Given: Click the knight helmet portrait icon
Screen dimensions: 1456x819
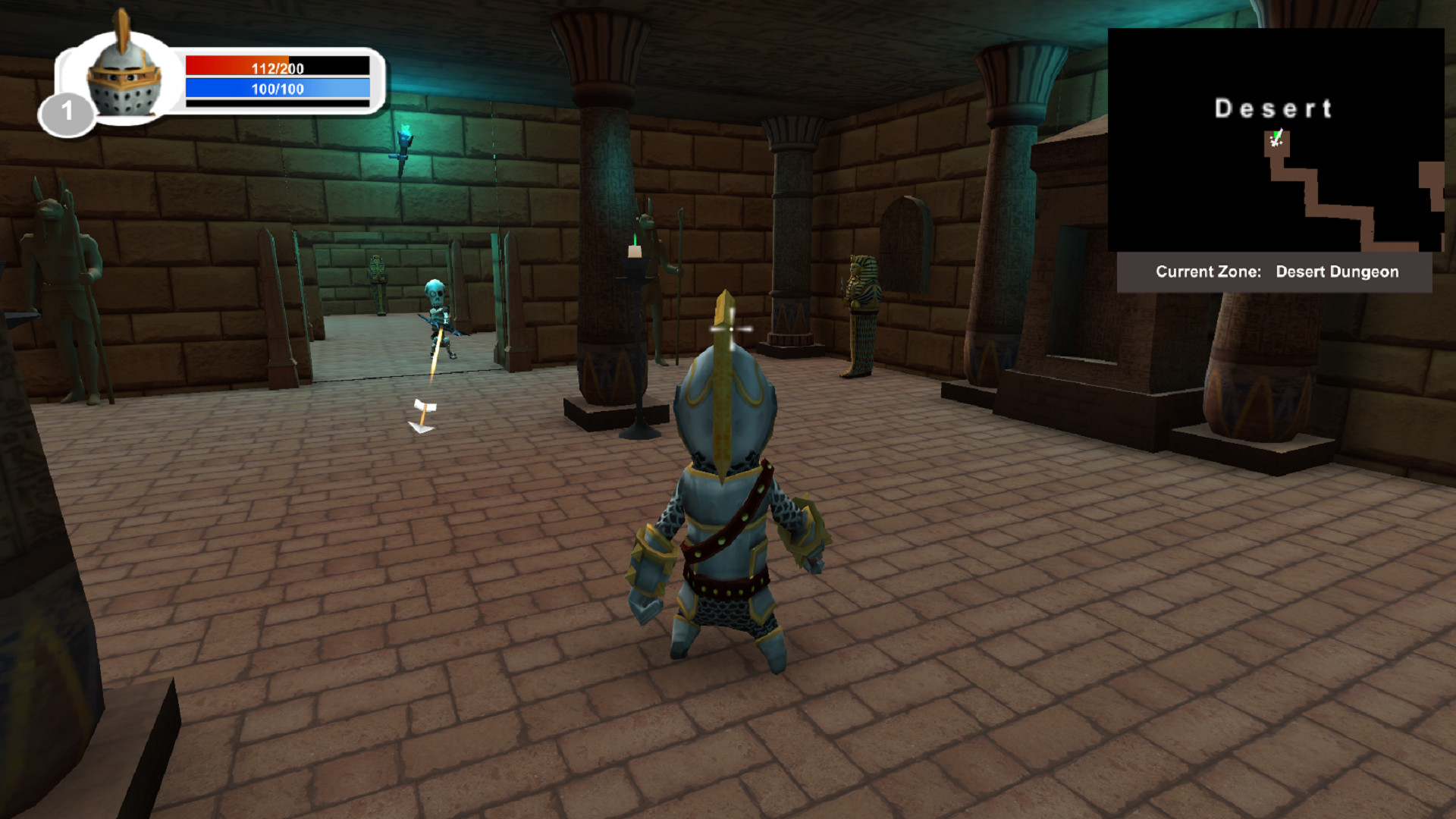Looking at the screenshot, I should click(x=125, y=76).
